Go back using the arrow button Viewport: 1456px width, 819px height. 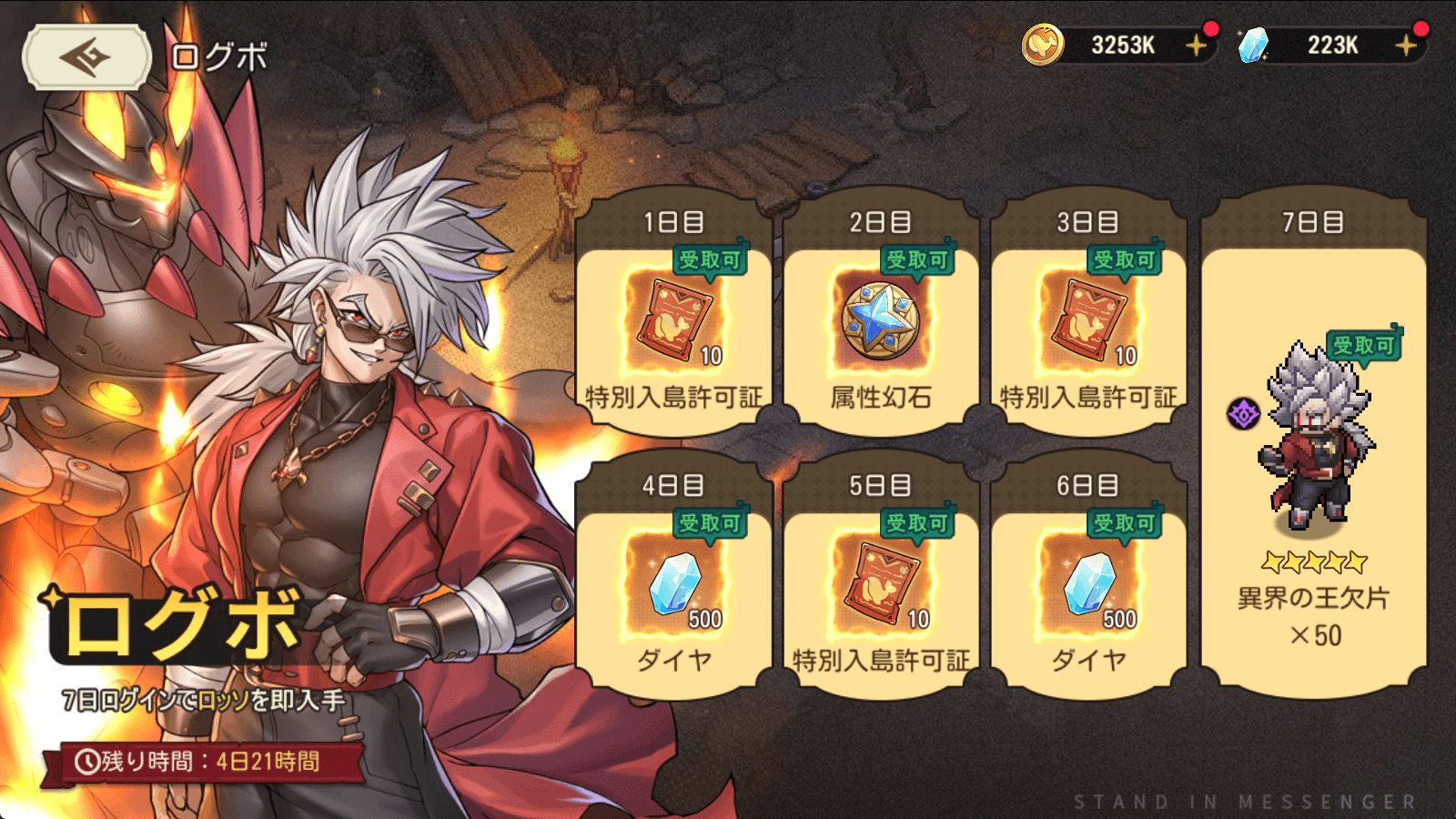86,57
